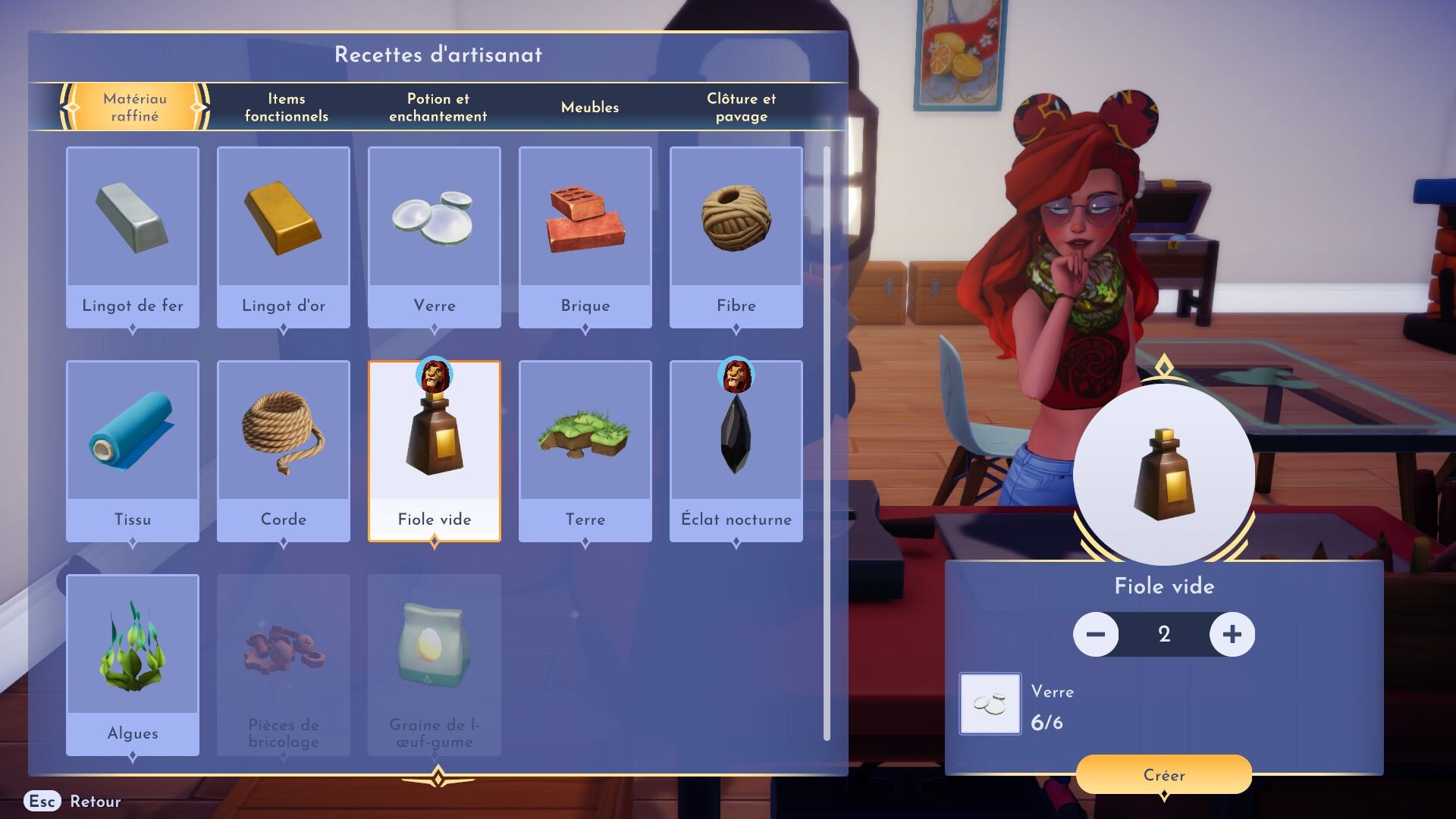Open the Meubles category tab
This screenshot has width=1456, height=819.
[589, 107]
